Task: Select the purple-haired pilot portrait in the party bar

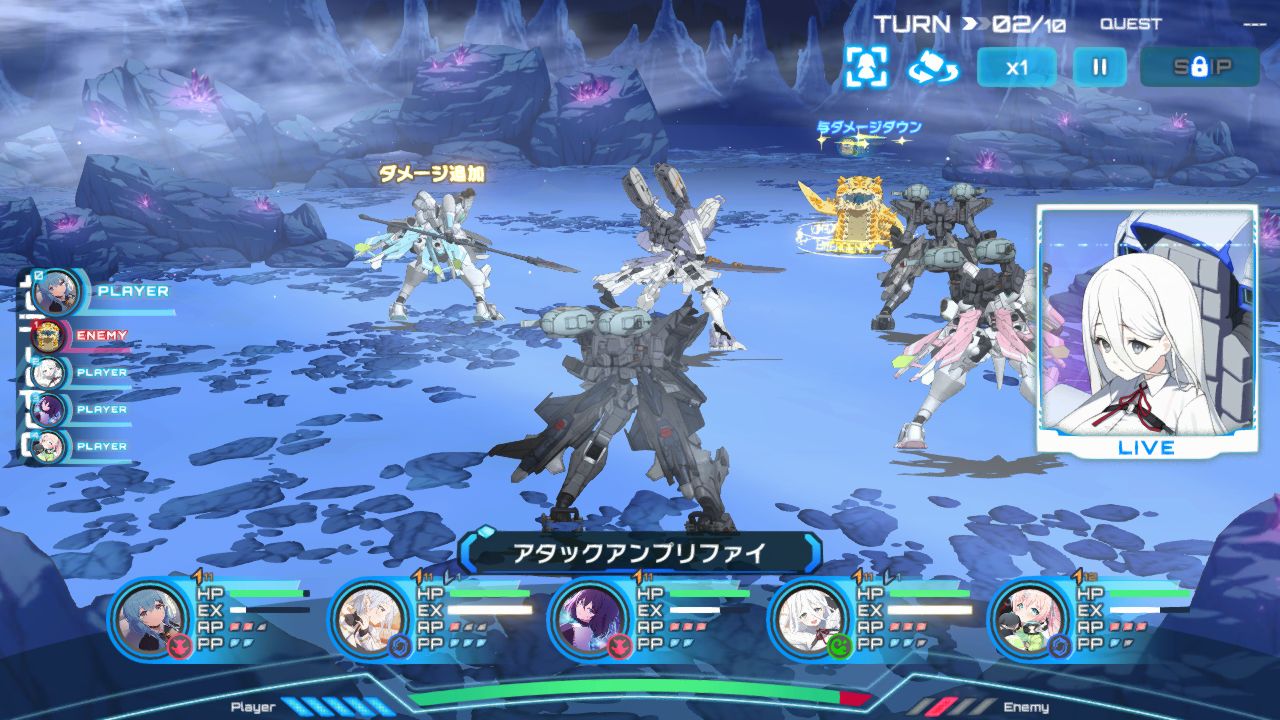Action: pos(588,618)
